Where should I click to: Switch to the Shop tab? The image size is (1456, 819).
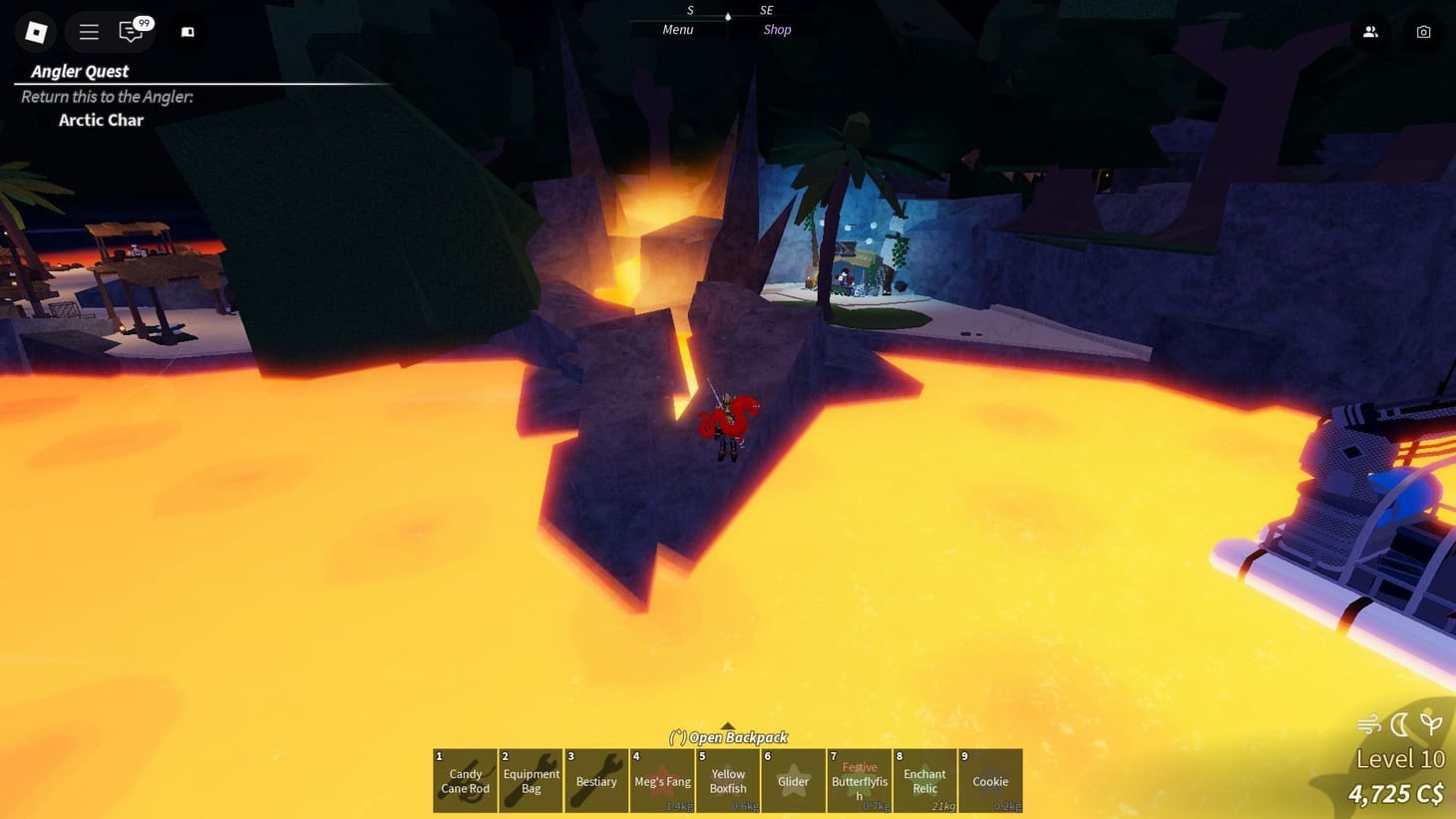[x=777, y=29]
